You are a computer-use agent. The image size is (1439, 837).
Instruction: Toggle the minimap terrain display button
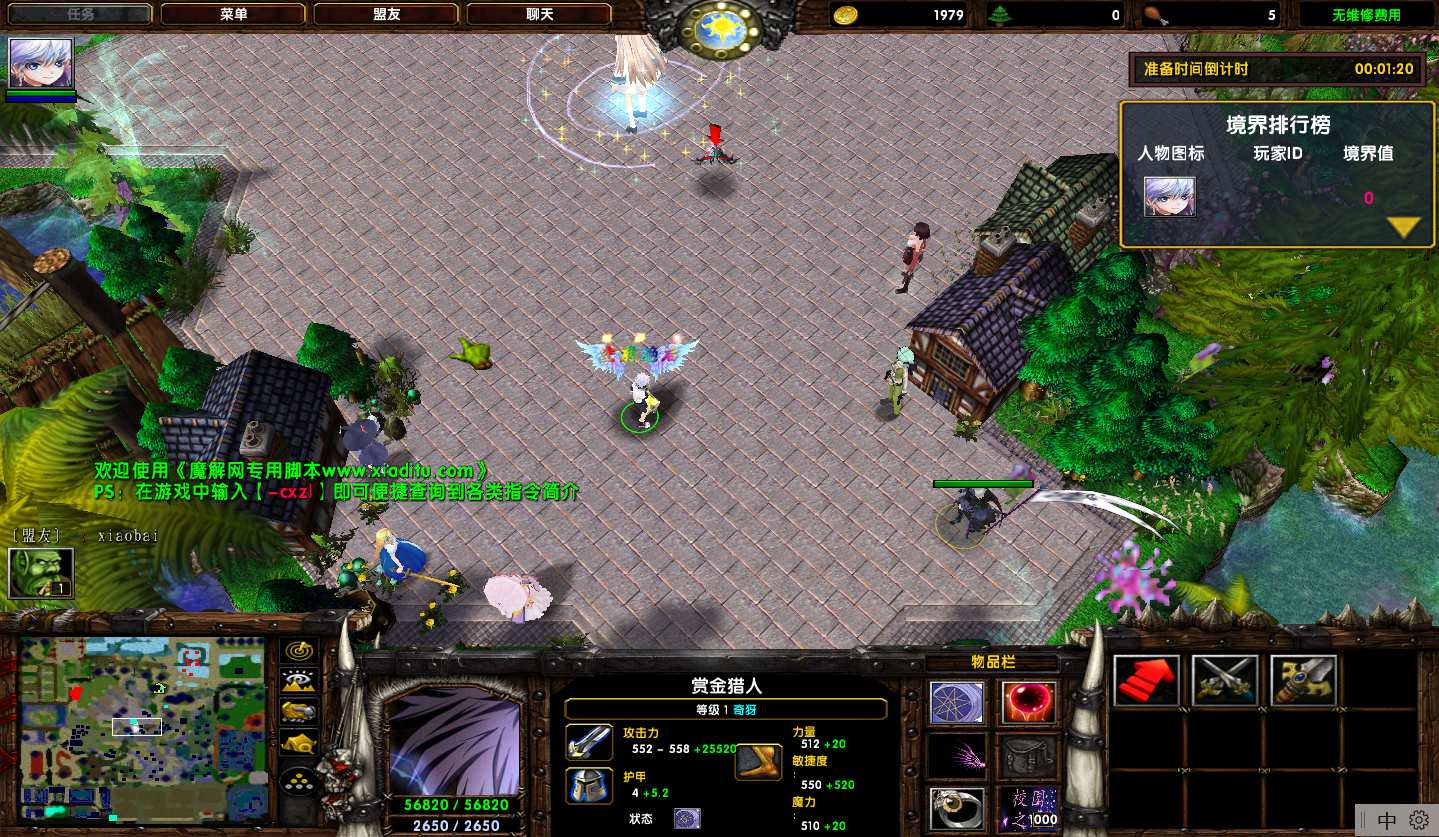click(298, 681)
